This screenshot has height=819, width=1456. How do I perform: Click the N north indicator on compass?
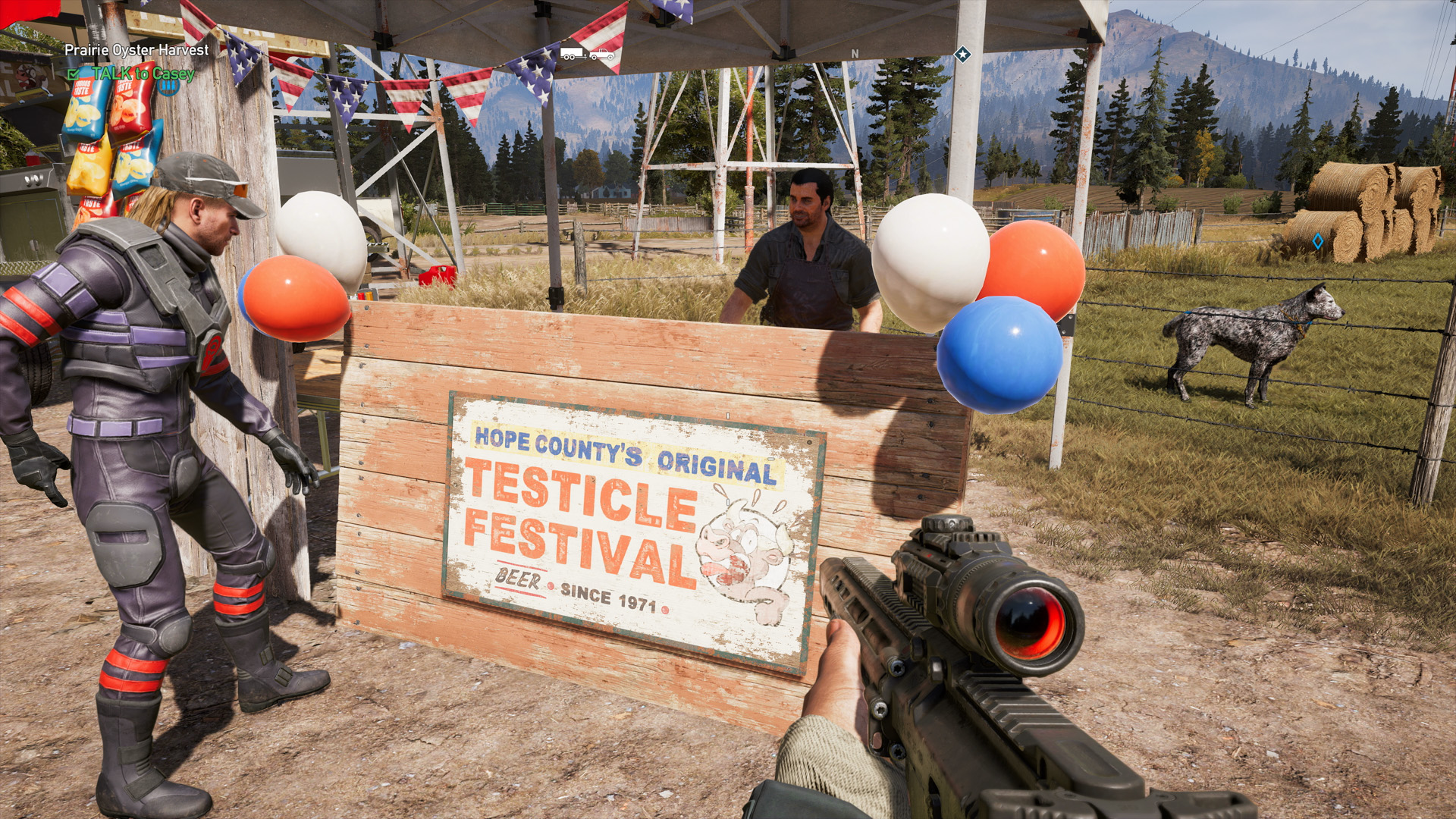(855, 54)
